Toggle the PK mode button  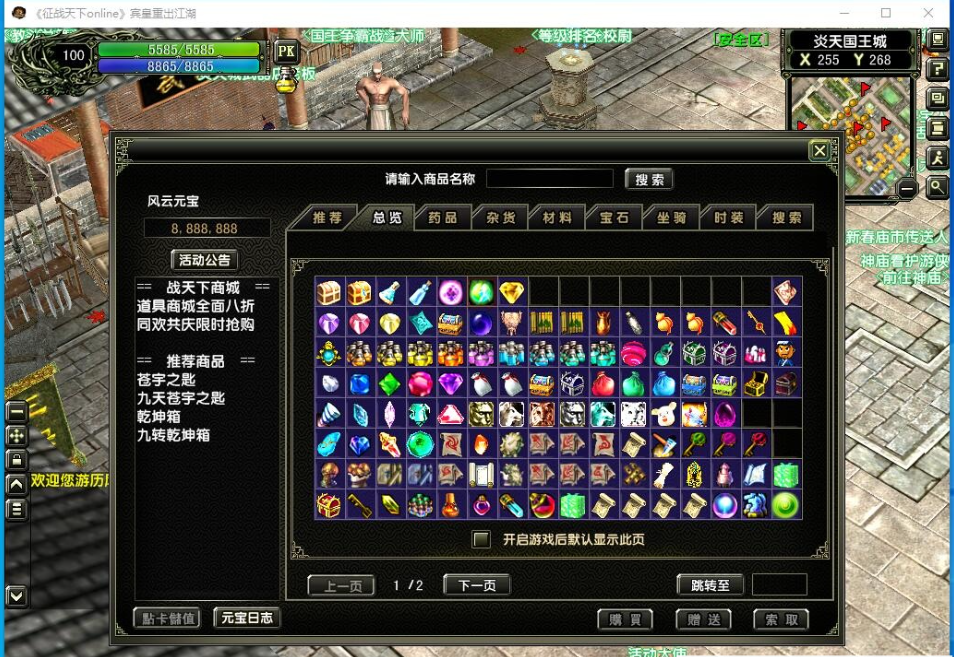[x=286, y=52]
